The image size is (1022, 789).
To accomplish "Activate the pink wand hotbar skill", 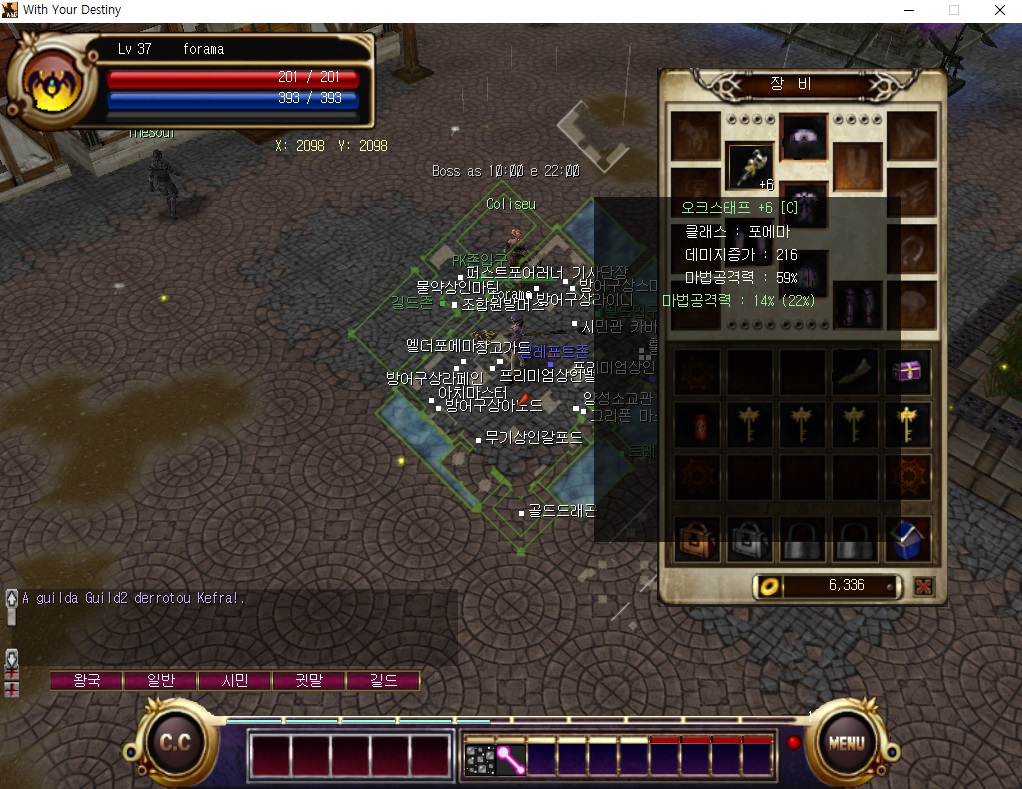I will point(511,759).
